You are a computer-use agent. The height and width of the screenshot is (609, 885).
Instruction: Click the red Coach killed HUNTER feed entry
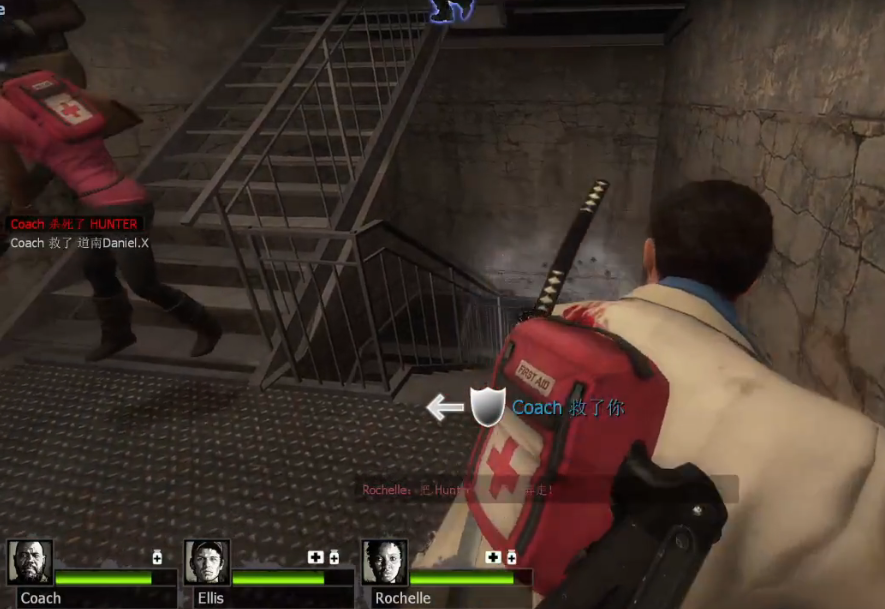[x=73, y=224]
